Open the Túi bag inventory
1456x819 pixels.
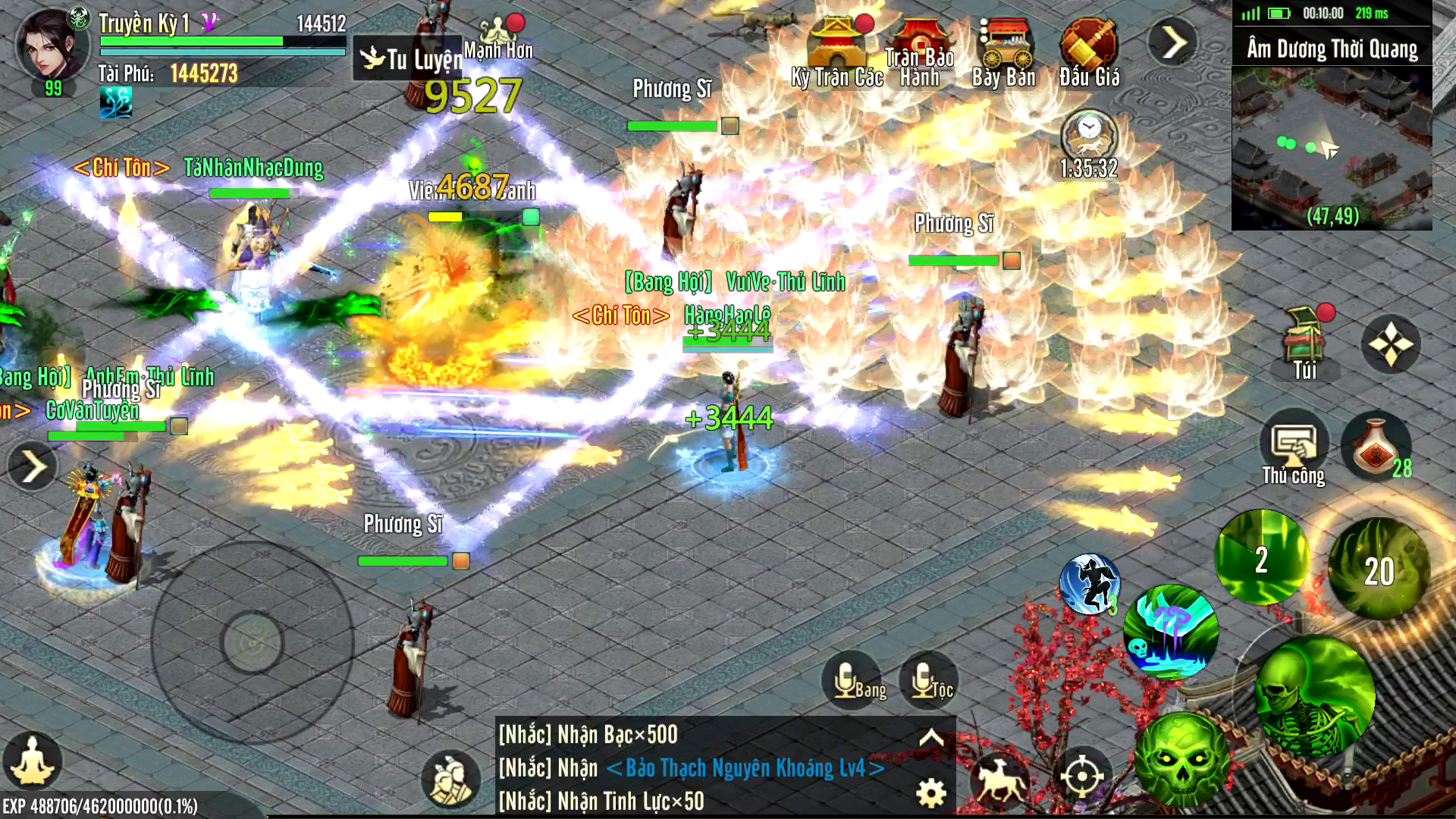coord(1305,341)
